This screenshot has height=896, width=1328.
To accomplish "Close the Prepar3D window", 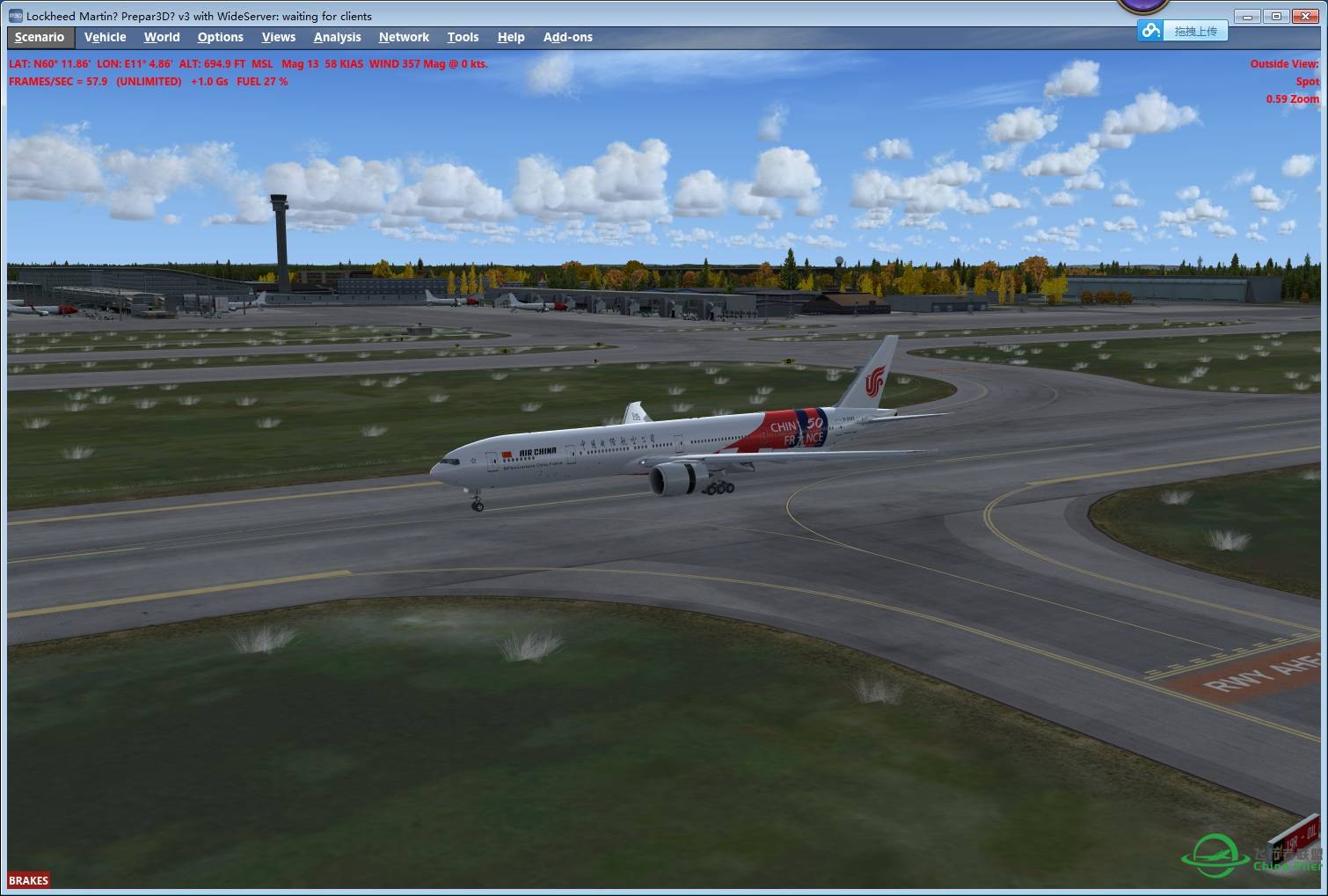I will (1306, 16).
